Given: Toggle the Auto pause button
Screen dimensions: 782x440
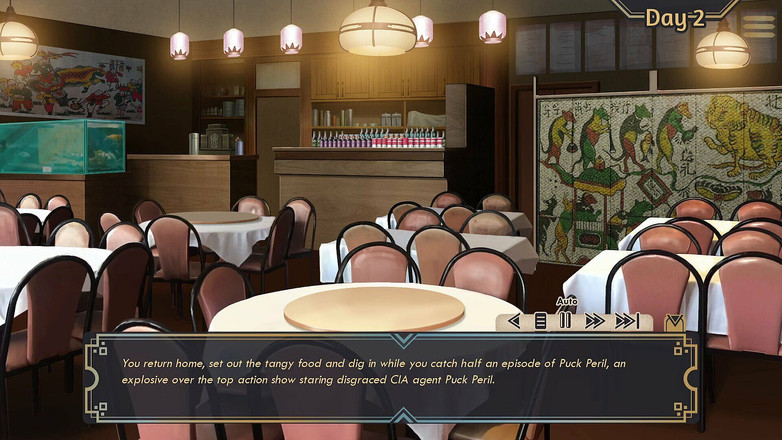Looking at the screenshot, I should [x=565, y=321].
